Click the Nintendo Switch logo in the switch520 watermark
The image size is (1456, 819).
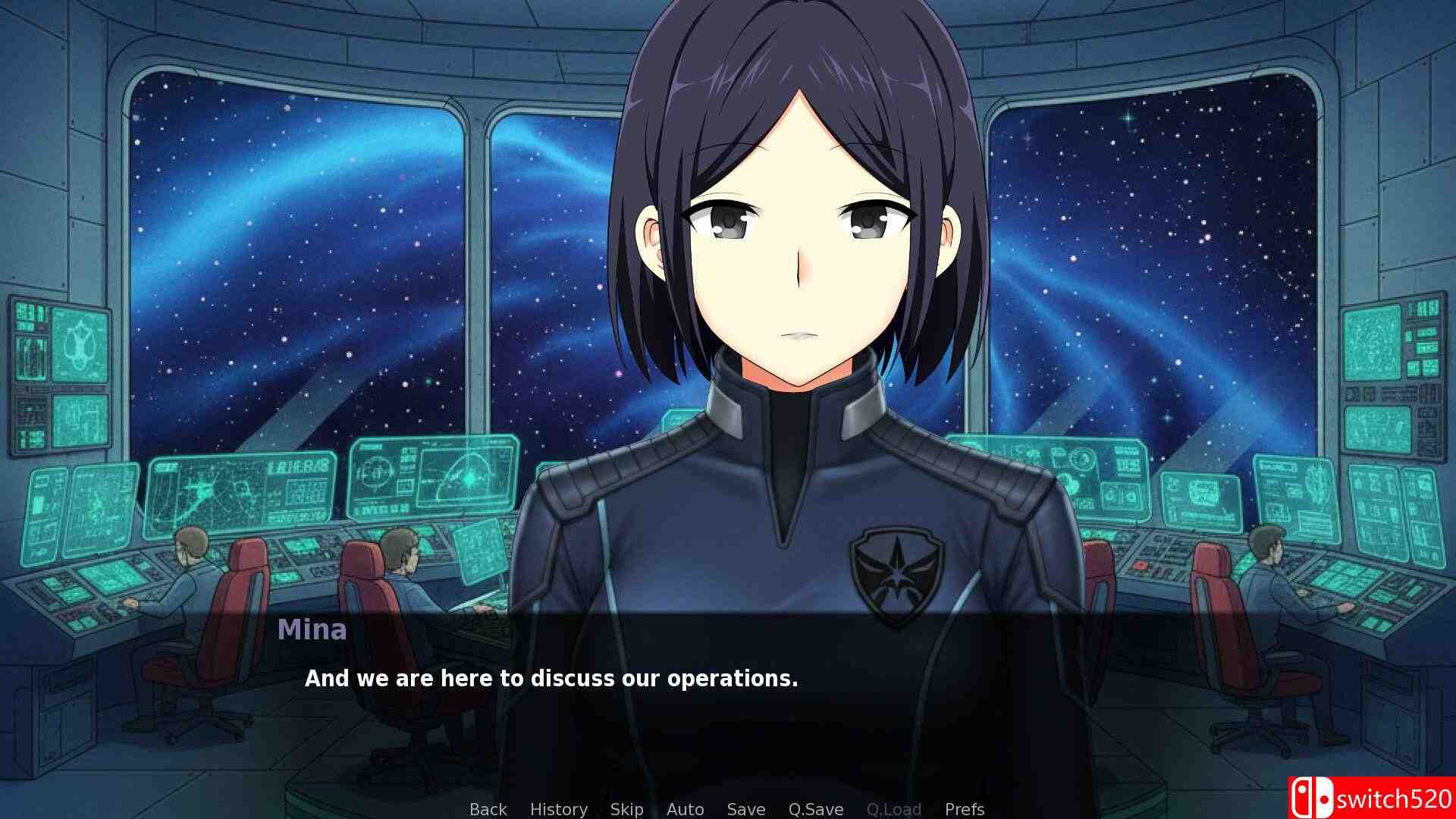point(1312,798)
